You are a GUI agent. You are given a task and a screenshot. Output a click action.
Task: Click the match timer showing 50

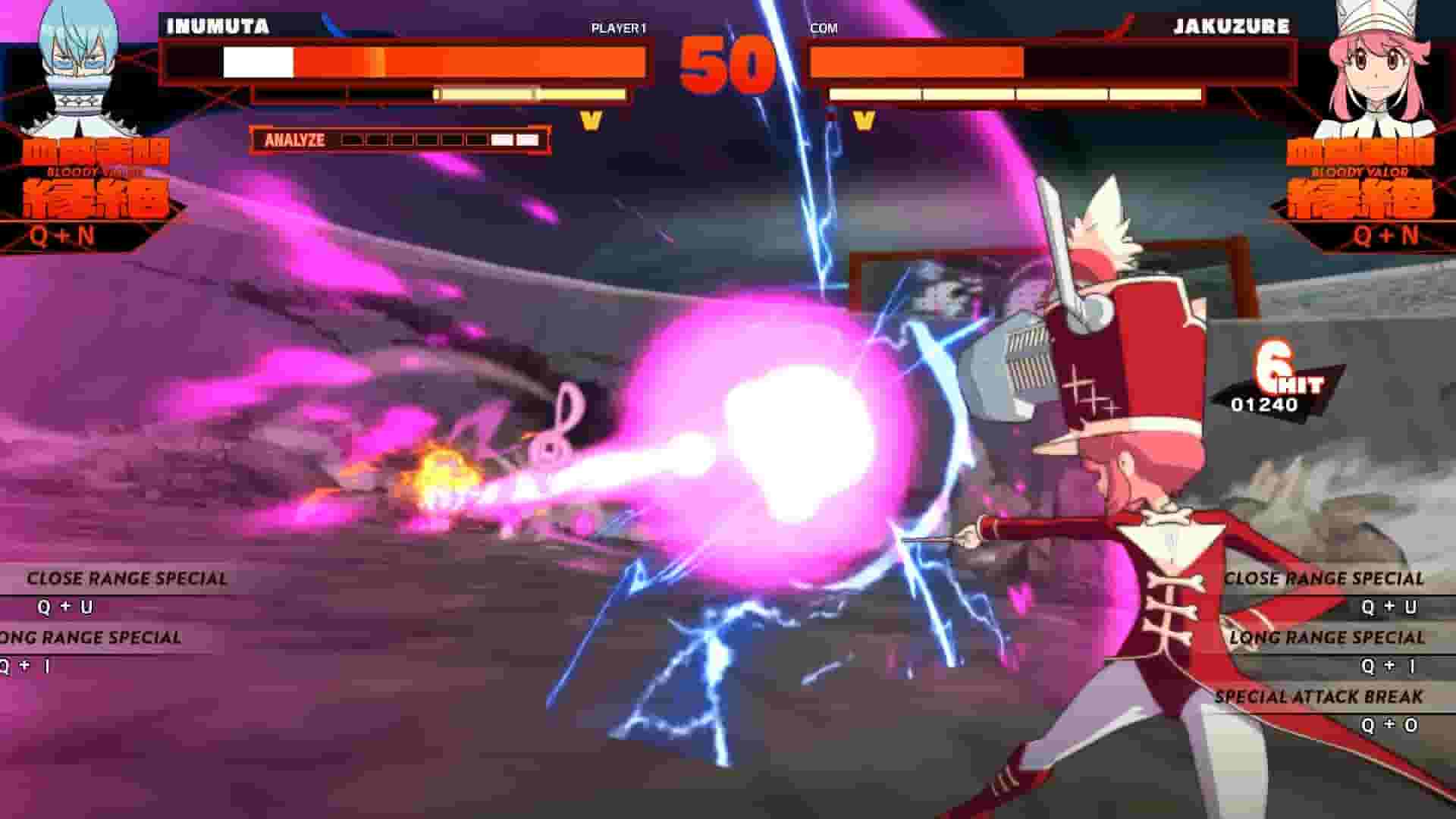[726, 61]
